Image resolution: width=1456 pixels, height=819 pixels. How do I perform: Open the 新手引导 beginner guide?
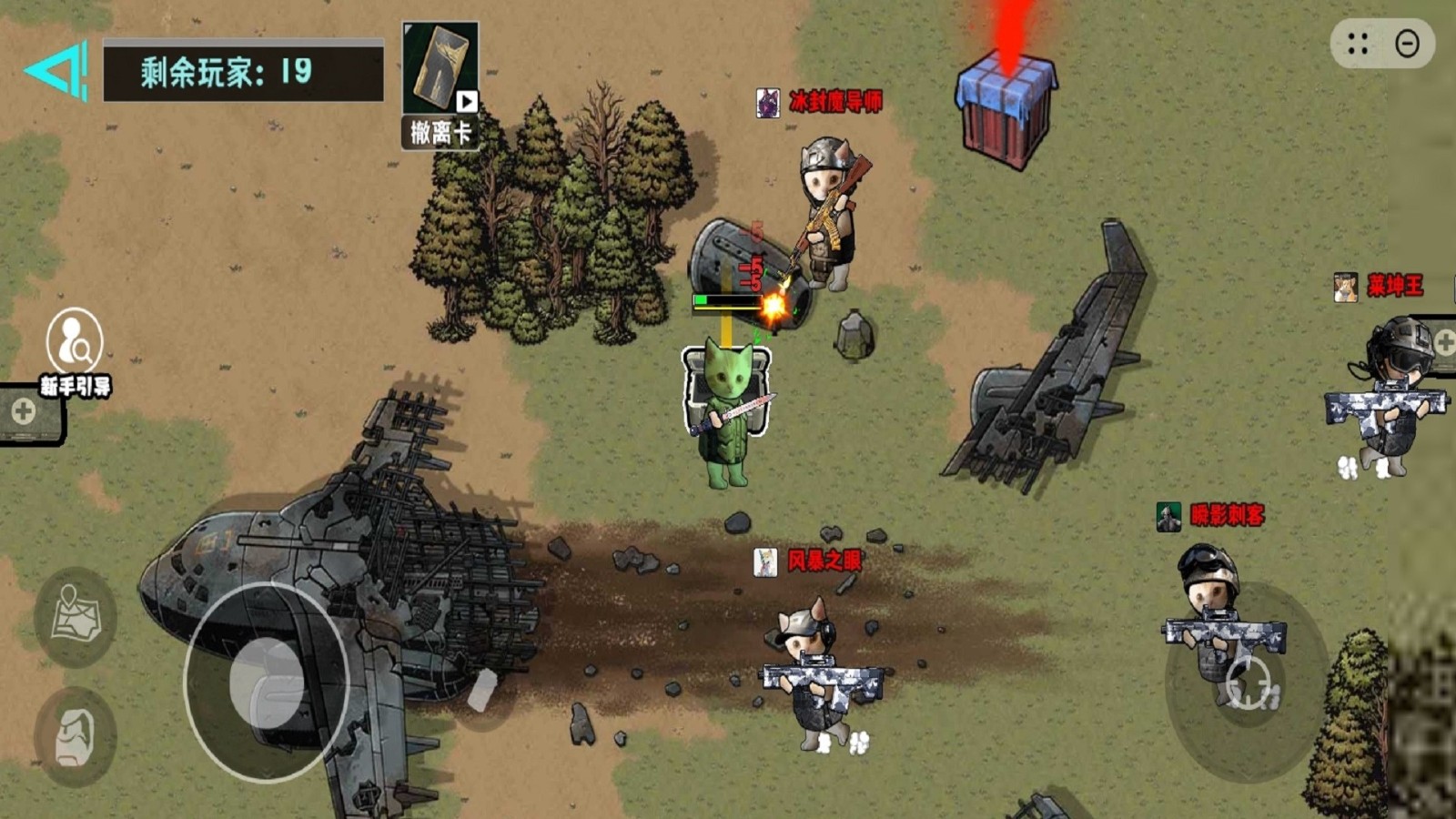pyautogui.click(x=75, y=351)
